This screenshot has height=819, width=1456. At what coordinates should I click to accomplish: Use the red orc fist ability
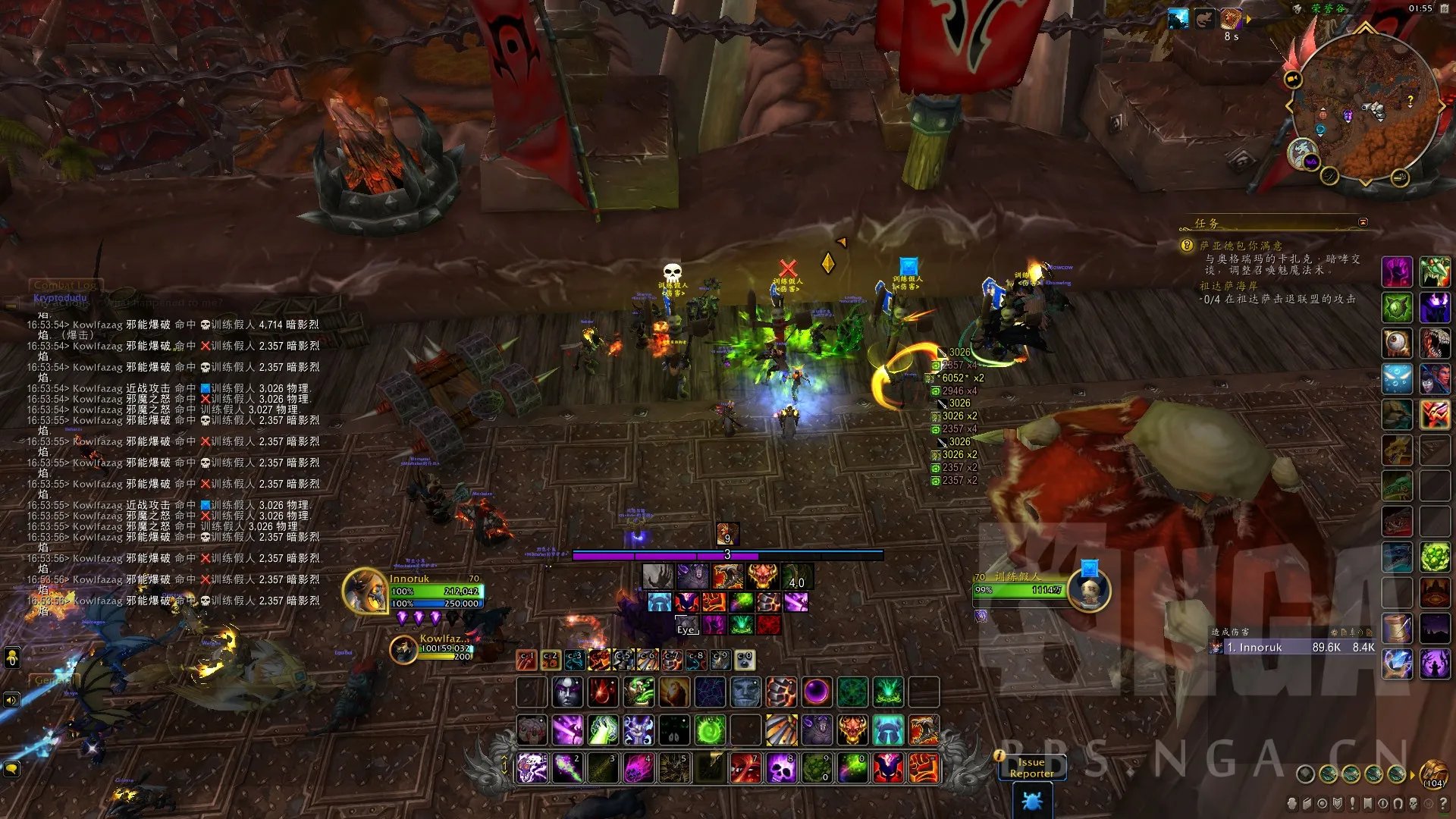(x=923, y=768)
